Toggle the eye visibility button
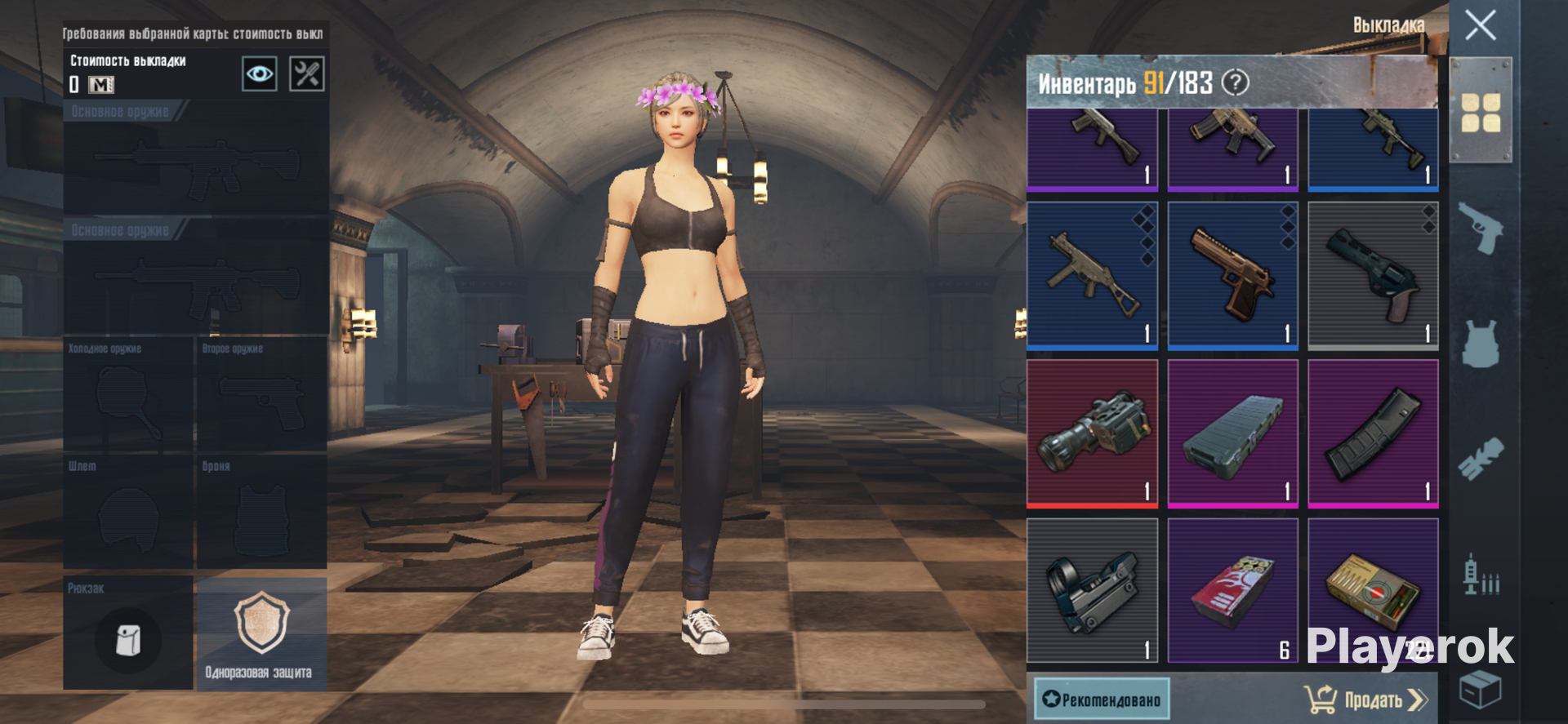Image resolution: width=1568 pixels, height=724 pixels. coord(260,74)
